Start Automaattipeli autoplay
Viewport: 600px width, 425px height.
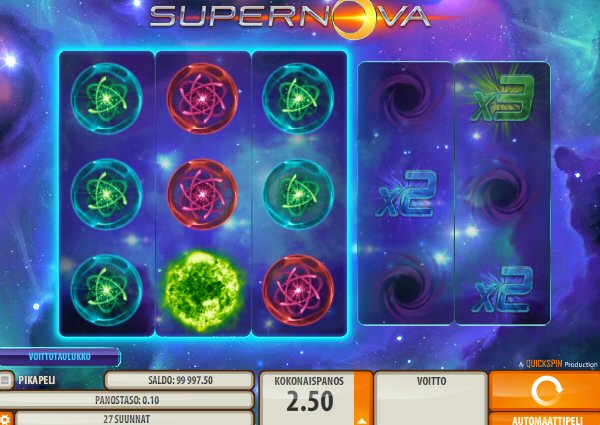click(544, 419)
